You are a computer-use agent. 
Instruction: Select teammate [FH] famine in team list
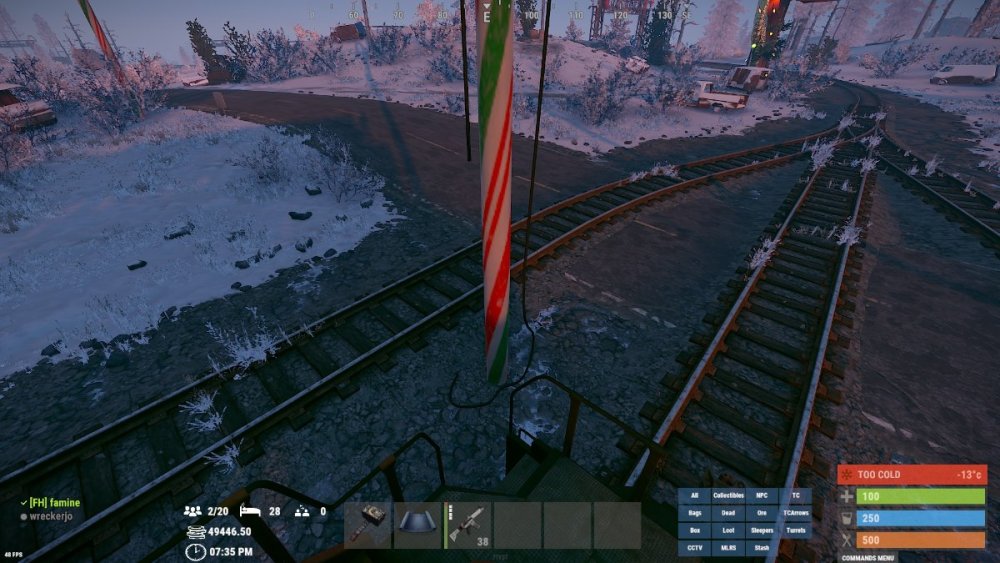(x=53, y=502)
